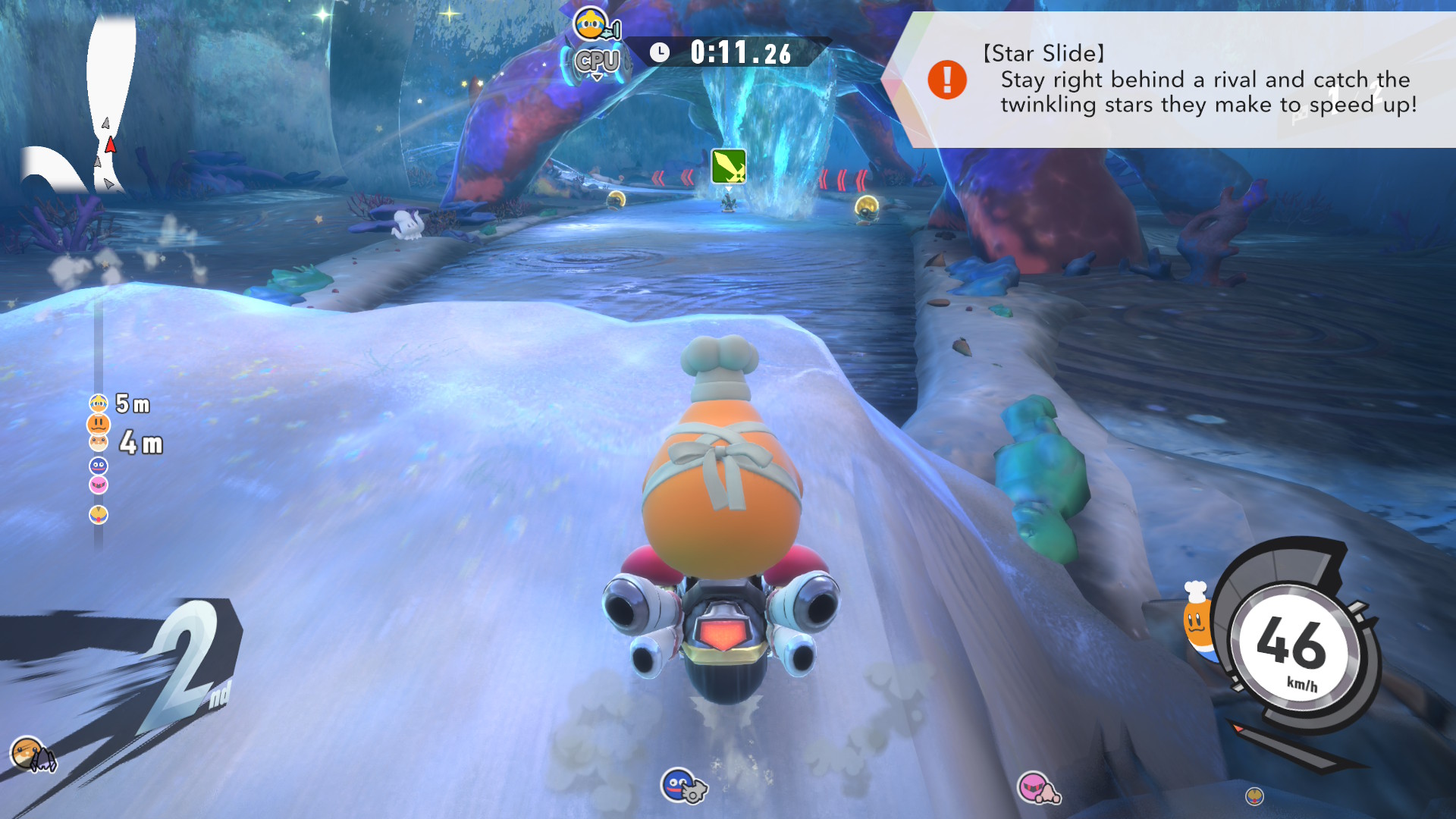The height and width of the screenshot is (819, 1456).
Task: Click the blue rival indicator at bottom
Action: [680, 785]
